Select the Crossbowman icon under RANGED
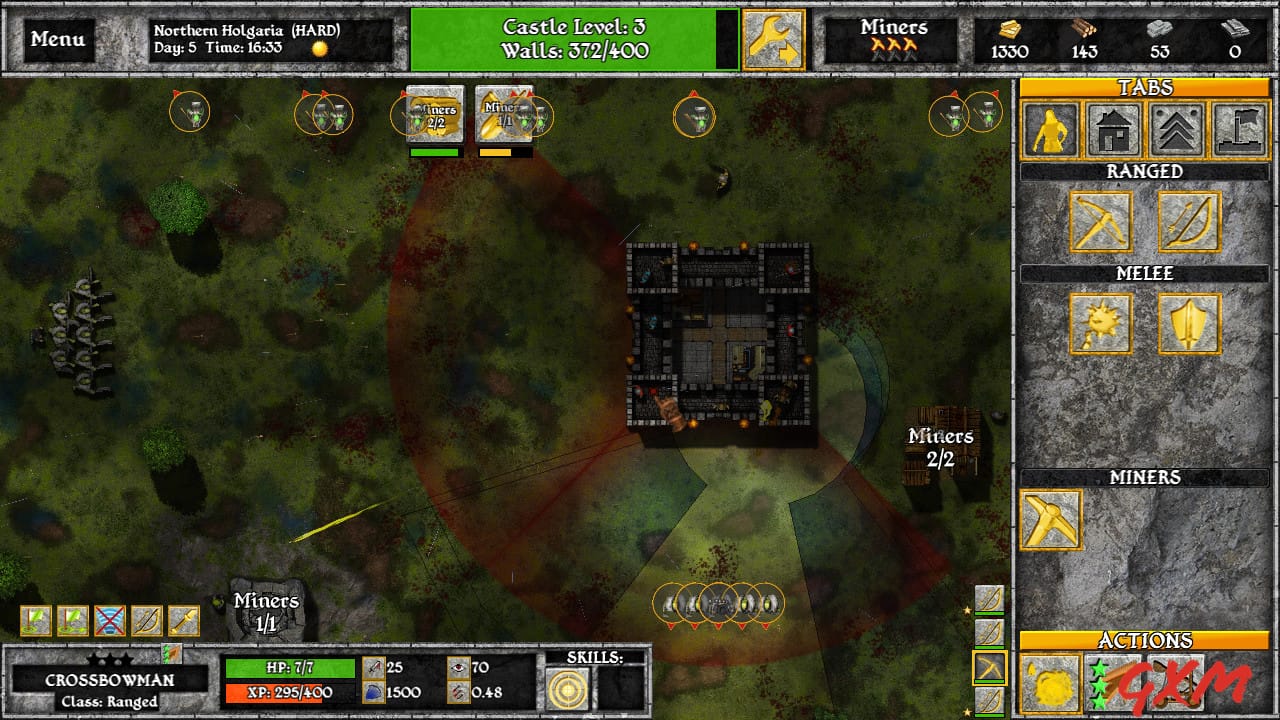The image size is (1280, 720). coord(1101,222)
